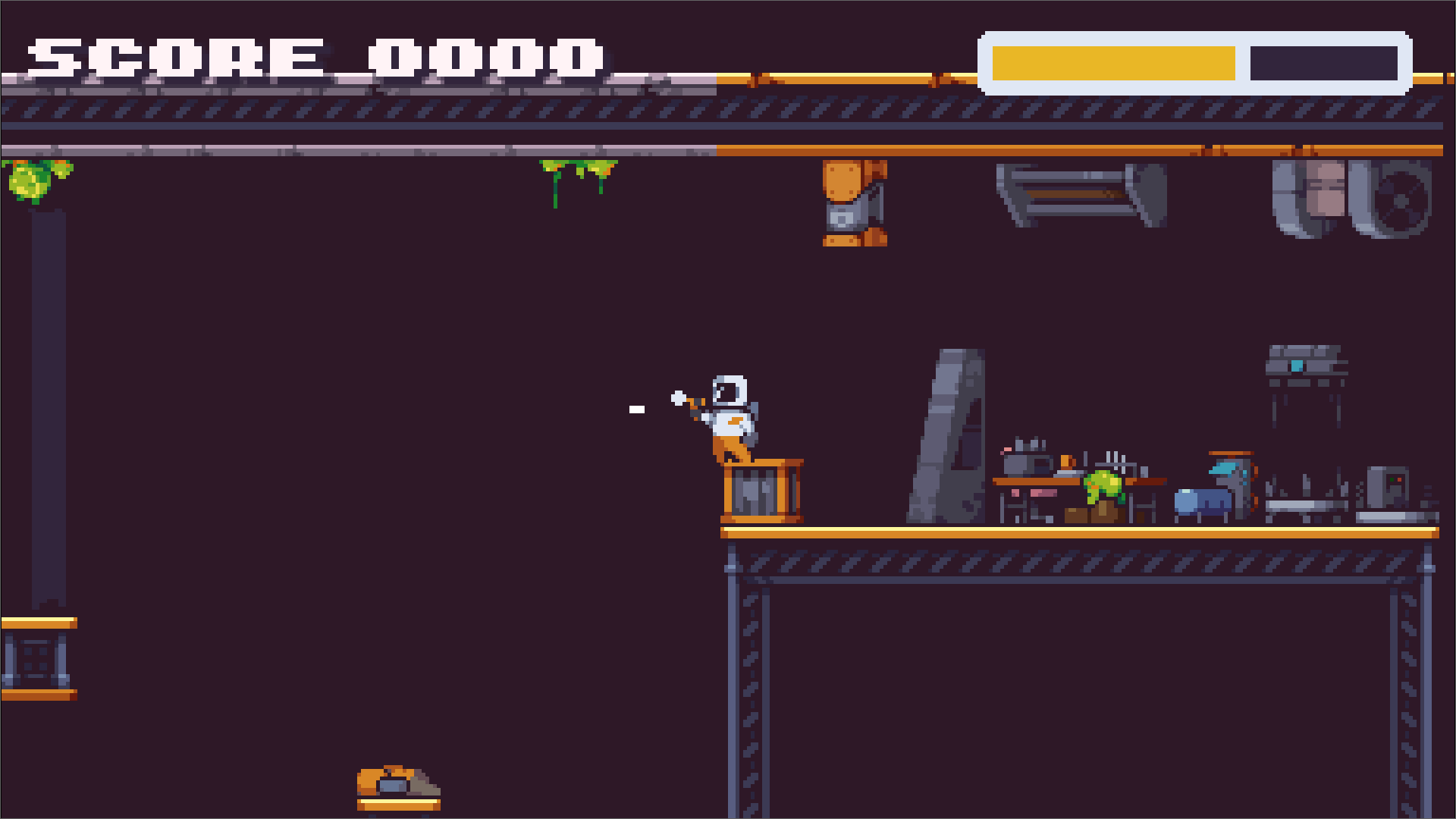Click the orange crate the astronaut stands on
Image resolution: width=1456 pixels, height=819 pixels.
click(x=762, y=489)
